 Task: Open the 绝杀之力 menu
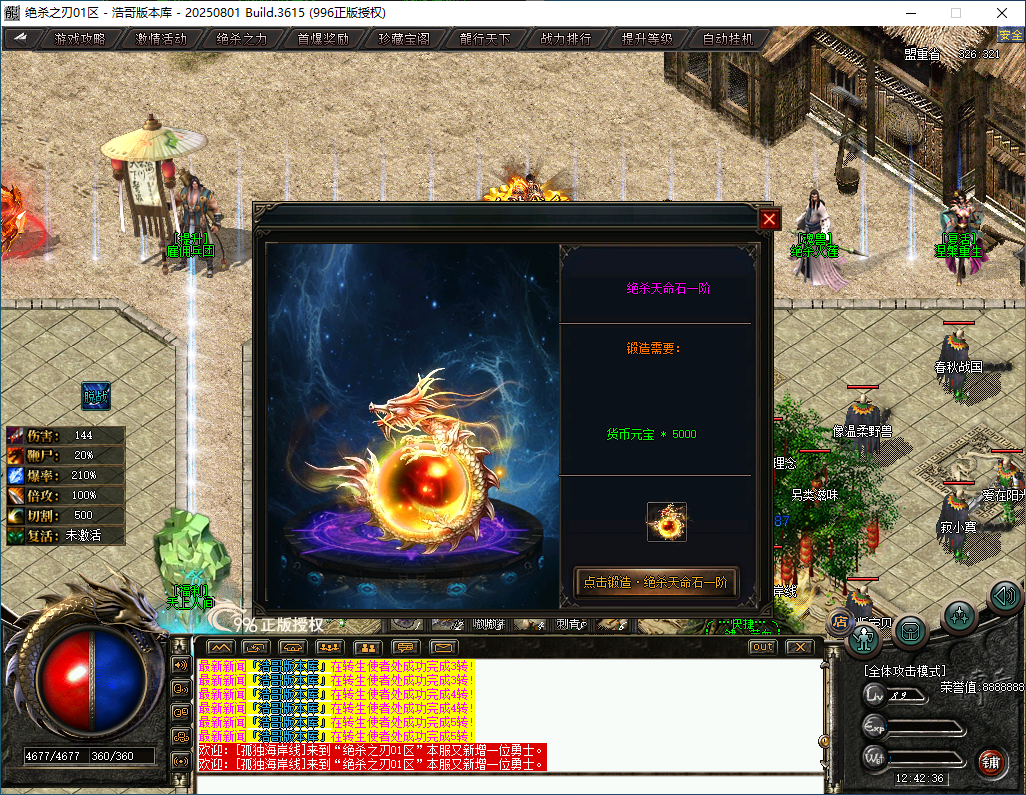242,39
